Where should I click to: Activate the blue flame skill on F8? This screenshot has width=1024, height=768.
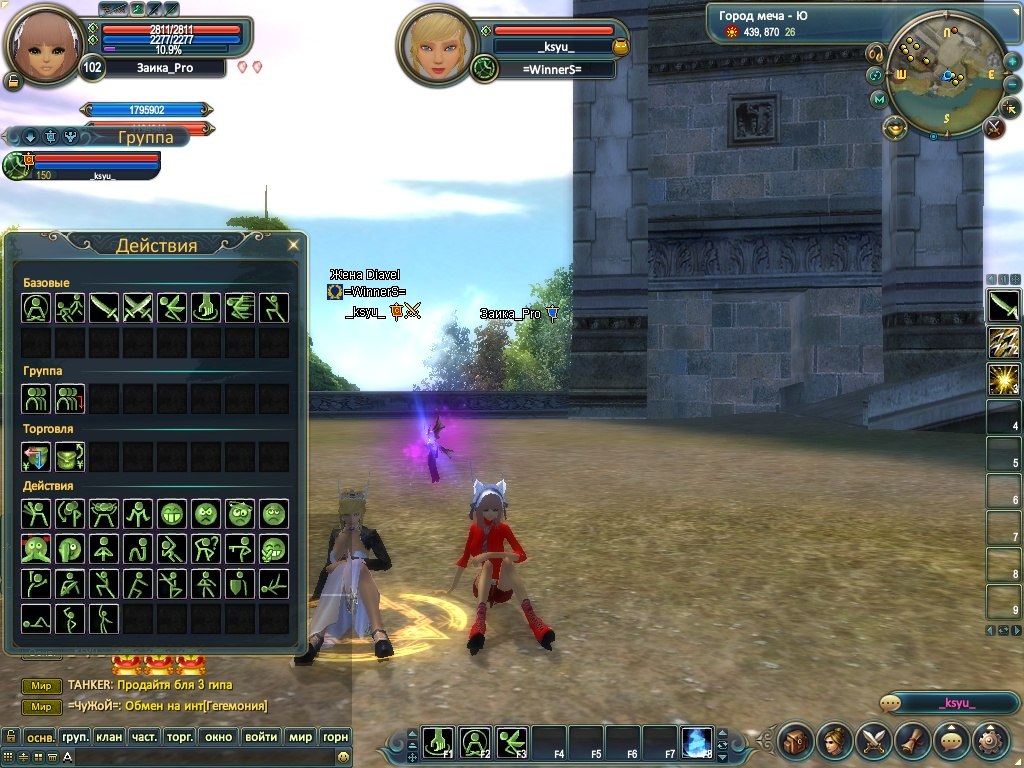(697, 741)
